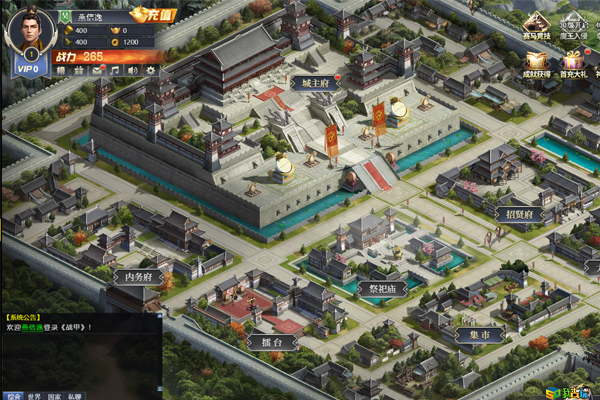Toggle the speaker sound button
Screen dimensions: 600x400
pos(132,70)
